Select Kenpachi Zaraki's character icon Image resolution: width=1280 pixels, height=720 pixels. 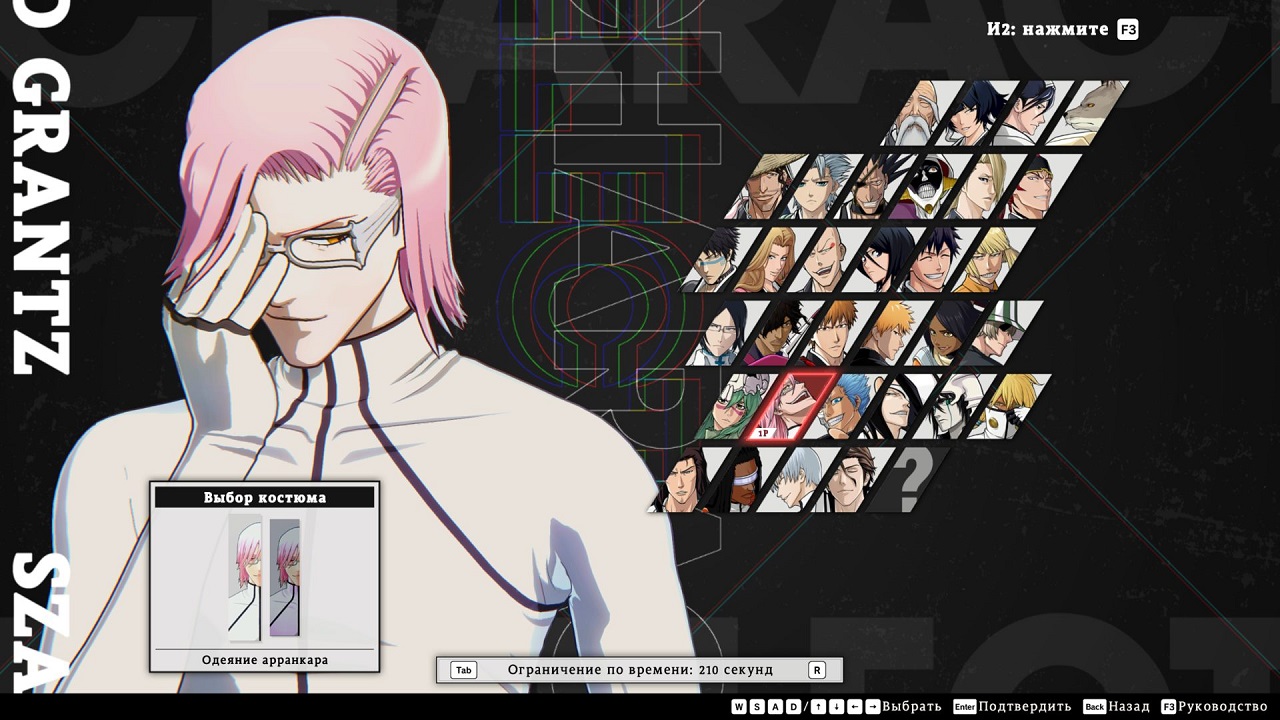(876, 184)
